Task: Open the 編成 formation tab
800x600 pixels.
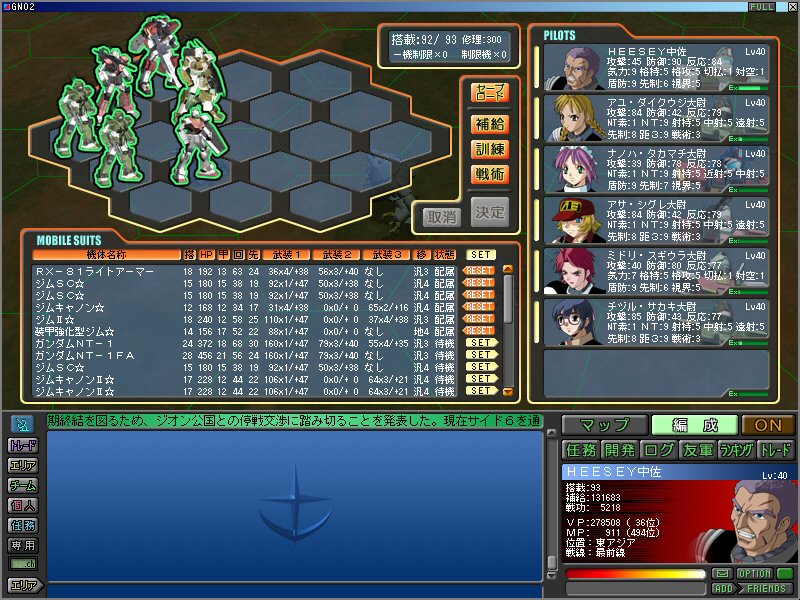Action: [695, 425]
